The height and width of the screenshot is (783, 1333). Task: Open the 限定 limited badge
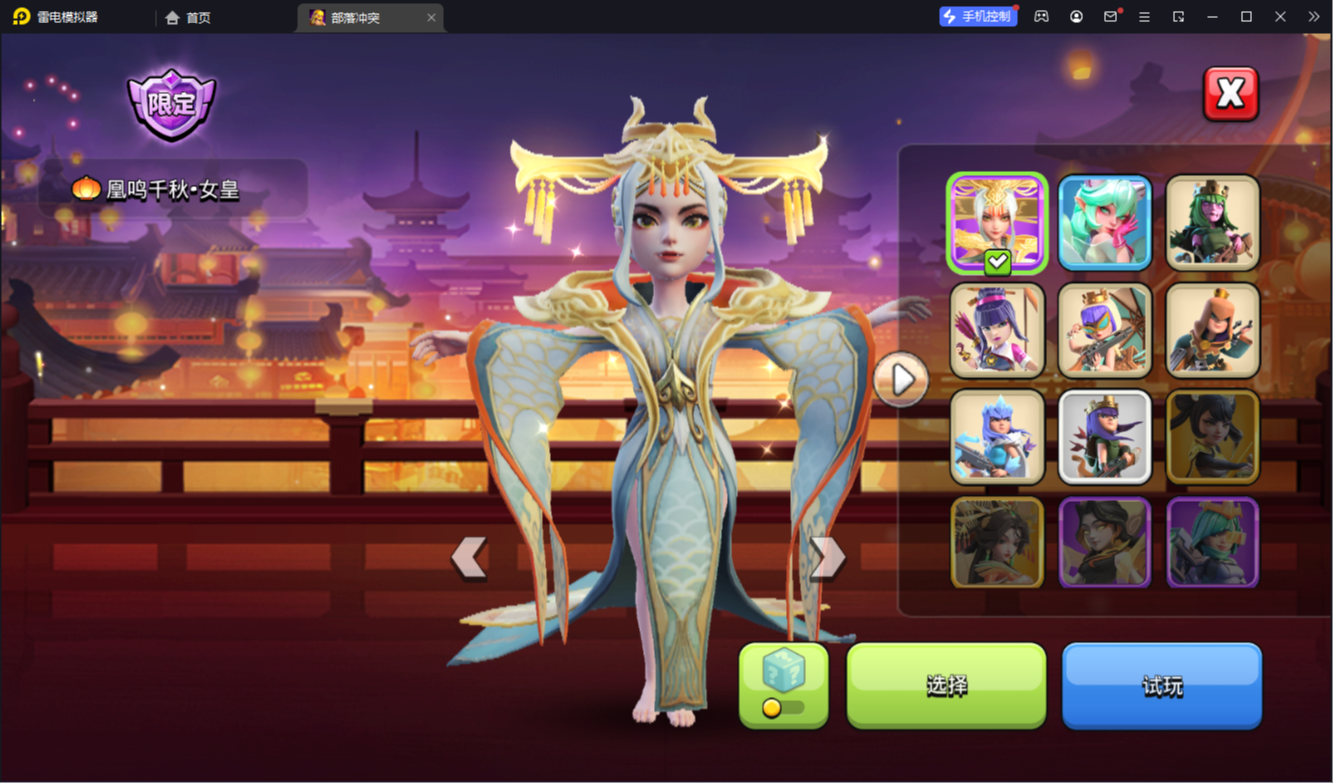tap(171, 104)
